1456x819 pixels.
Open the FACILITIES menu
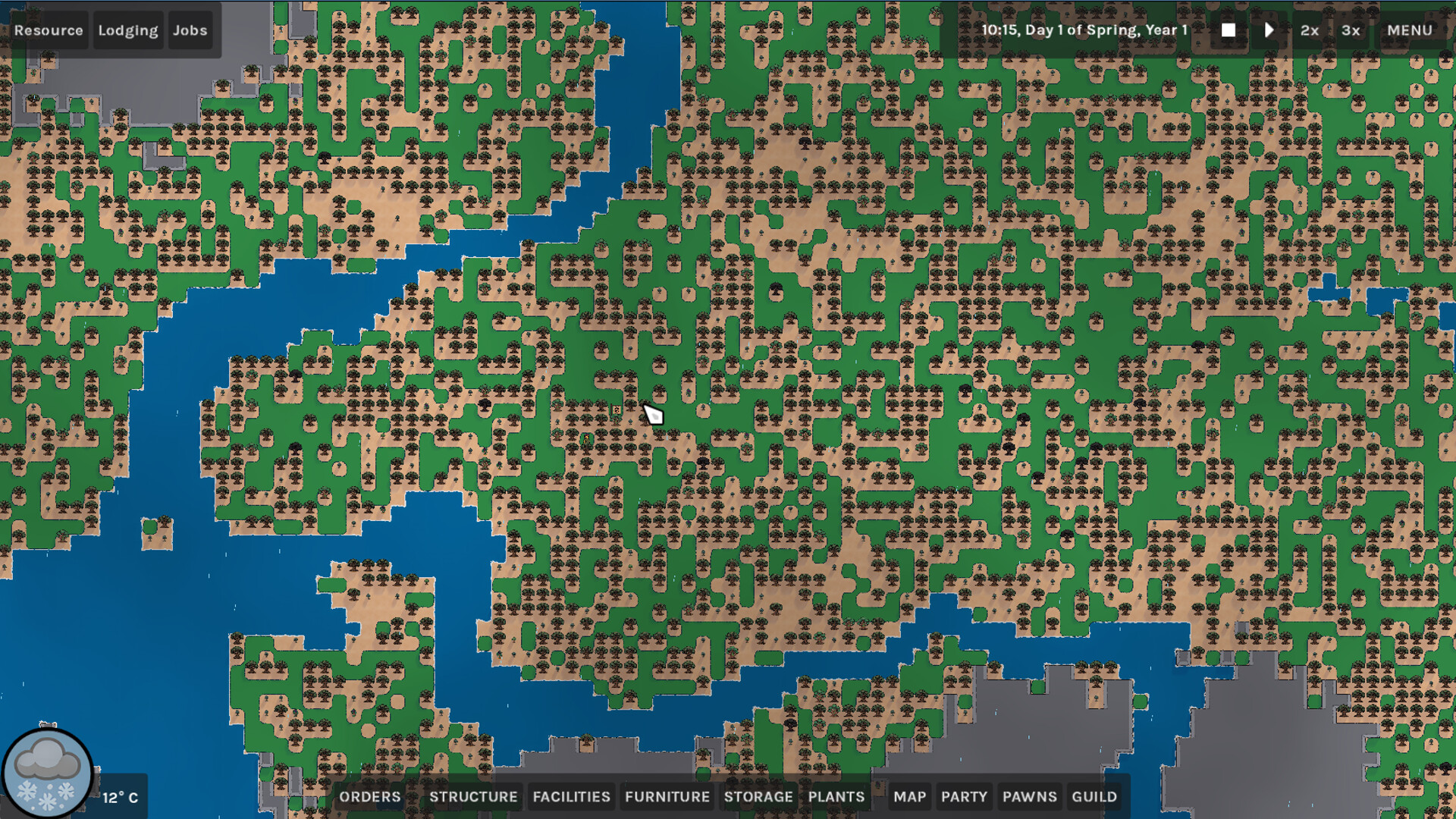[x=571, y=797]
